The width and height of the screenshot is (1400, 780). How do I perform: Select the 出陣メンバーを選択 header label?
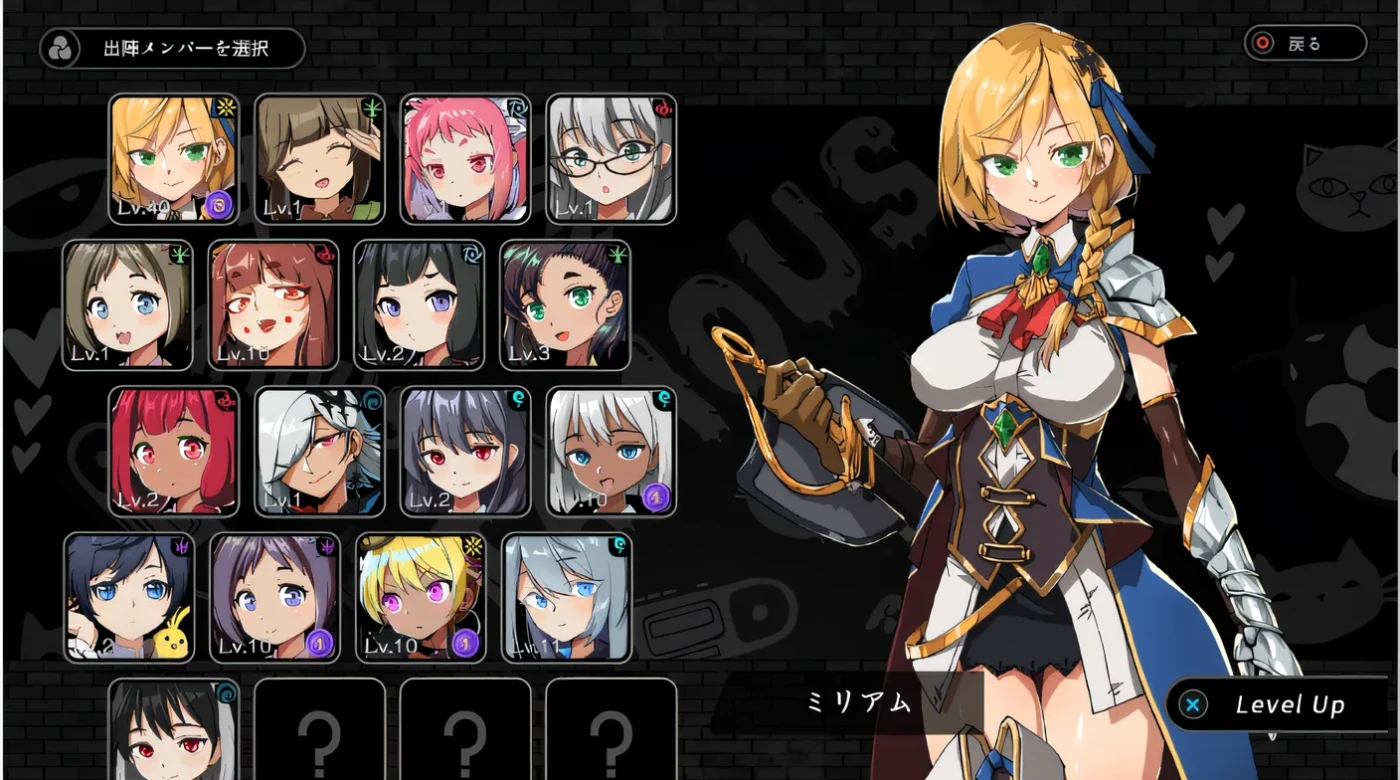coord(186,45)
